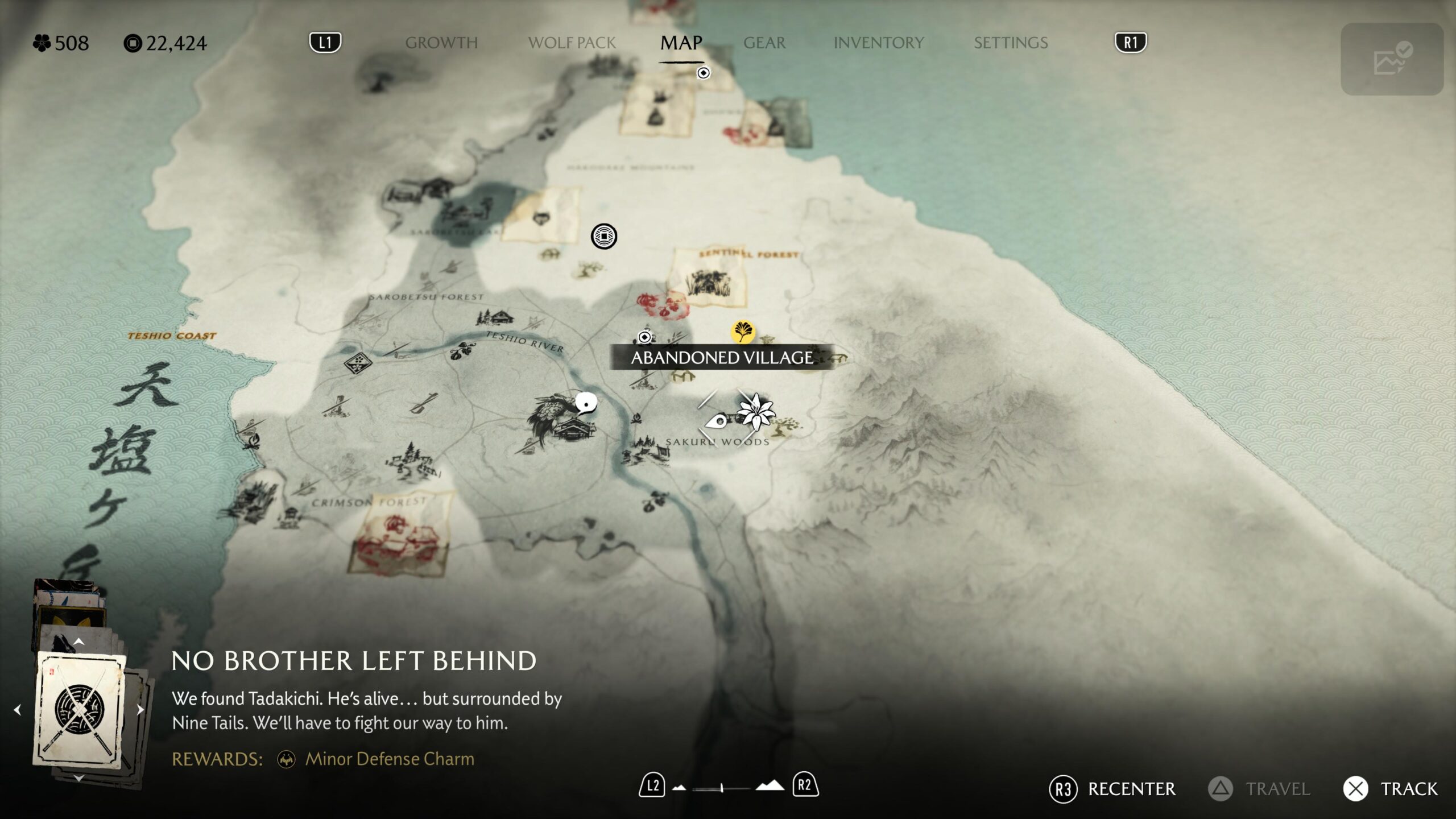Select the golden ginkgo leaf map marker
The width and height of the screenshot is (1456, 819).
(743, 332)
